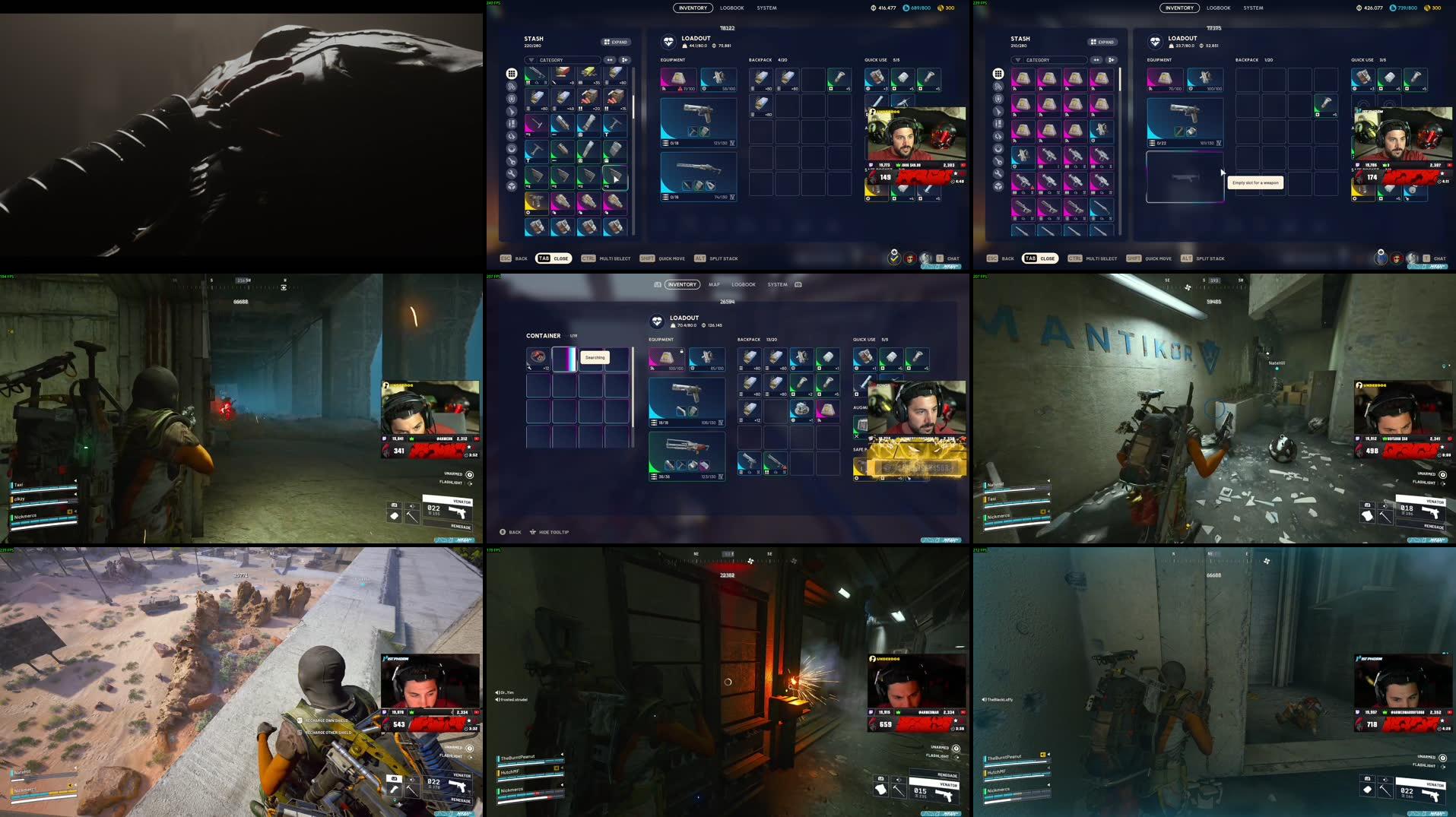
Task: Open the Category filter dropdown above the stash
Action: pos(563,59)
